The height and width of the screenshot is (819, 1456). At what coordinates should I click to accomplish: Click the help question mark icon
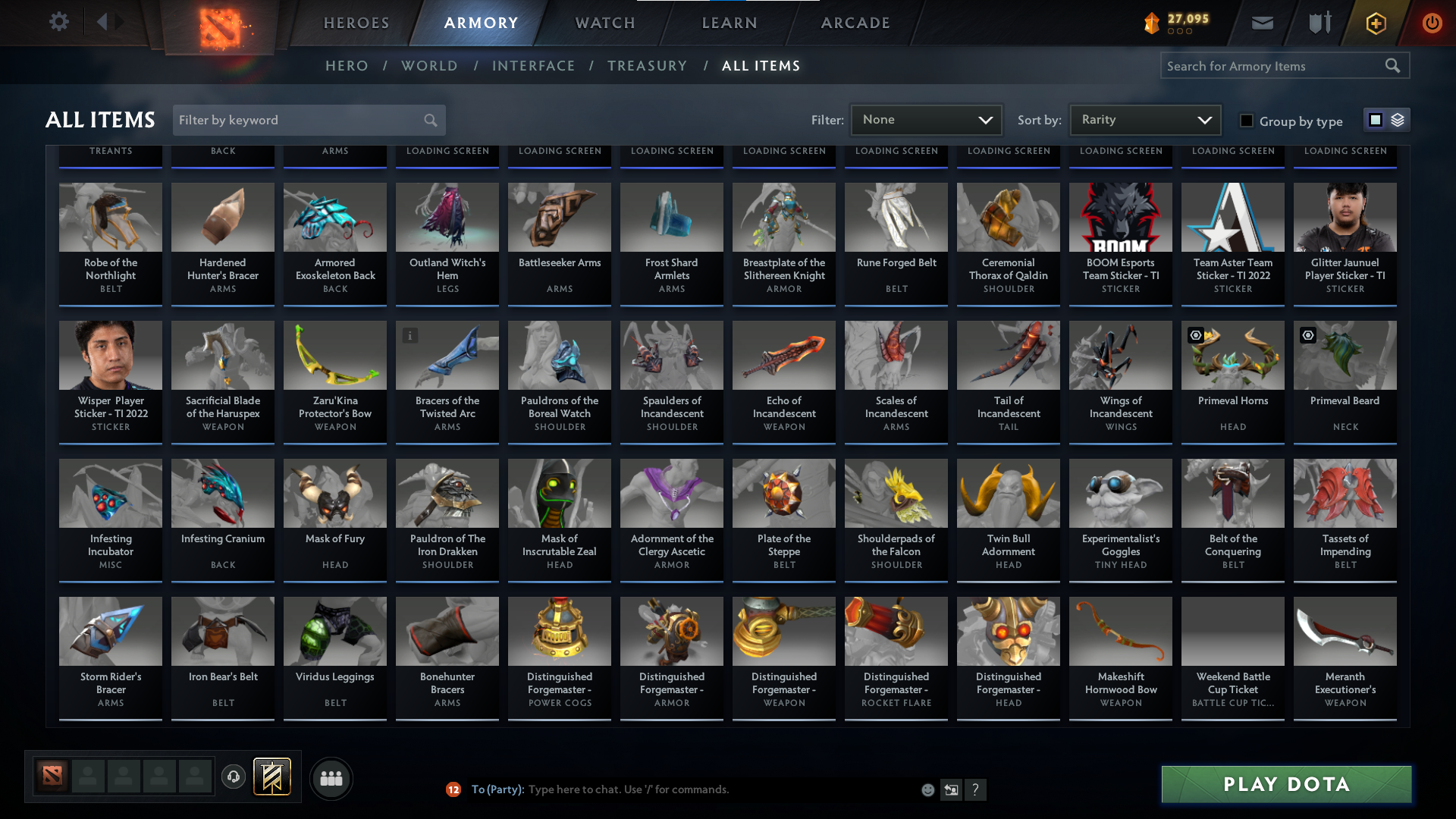click(976, 789)
